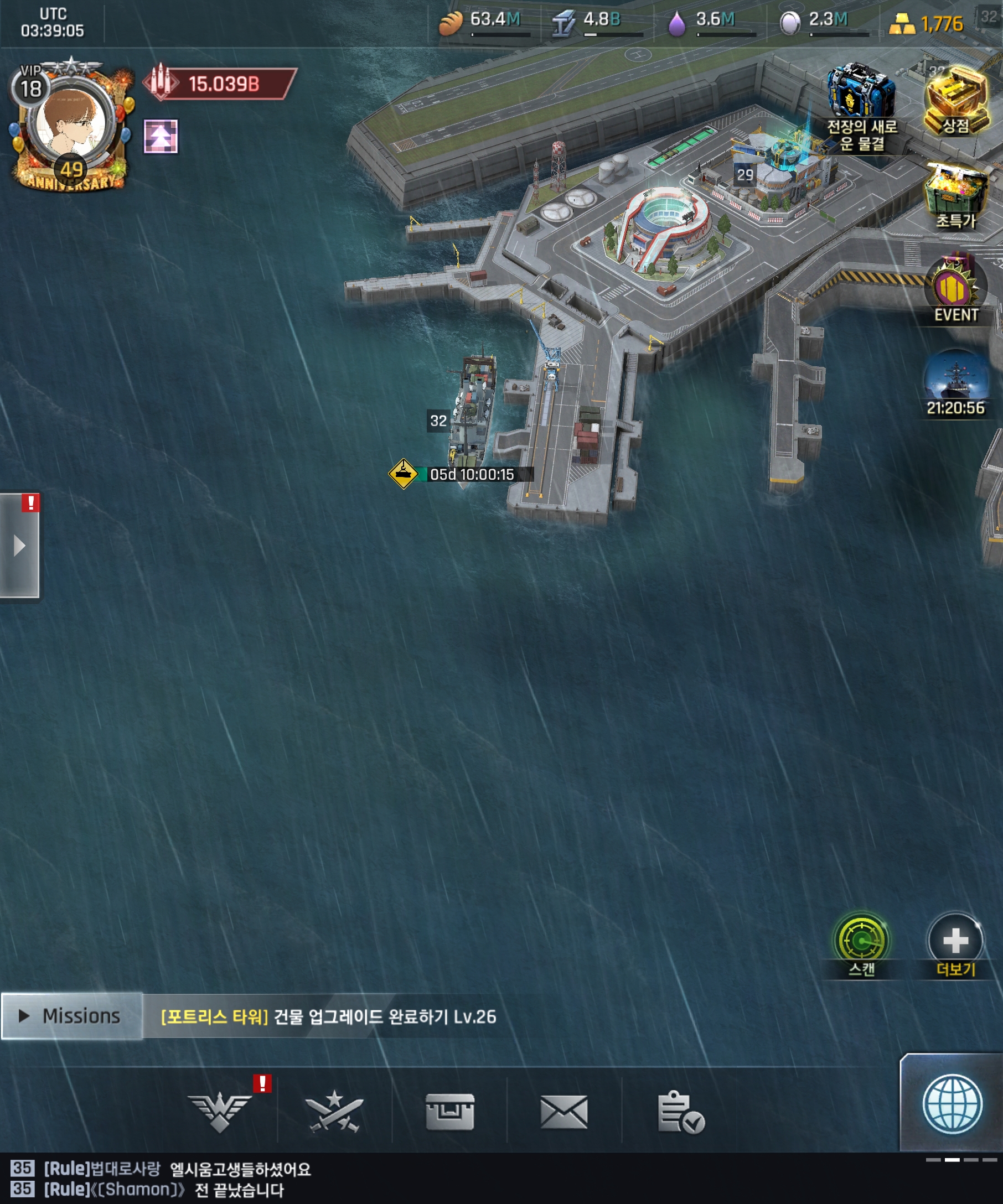
Task: Open the gold bars 상점 shop
Action: pyautogui.click(x=955, y=100)
